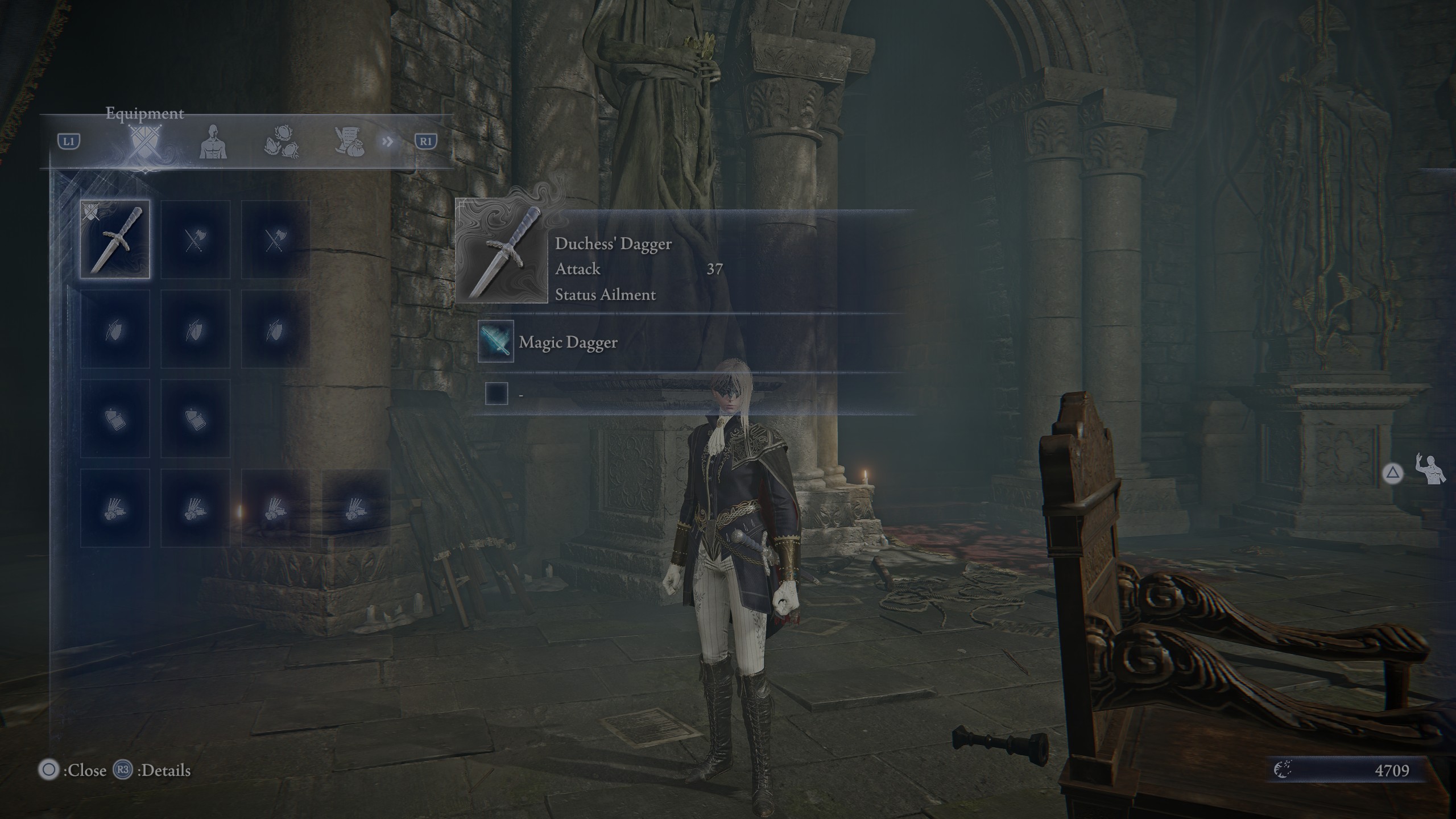This screenshot has height=819, width=1456.
Task: Select the equipped Duchess' Dagger slot
Action: point(115,239)
